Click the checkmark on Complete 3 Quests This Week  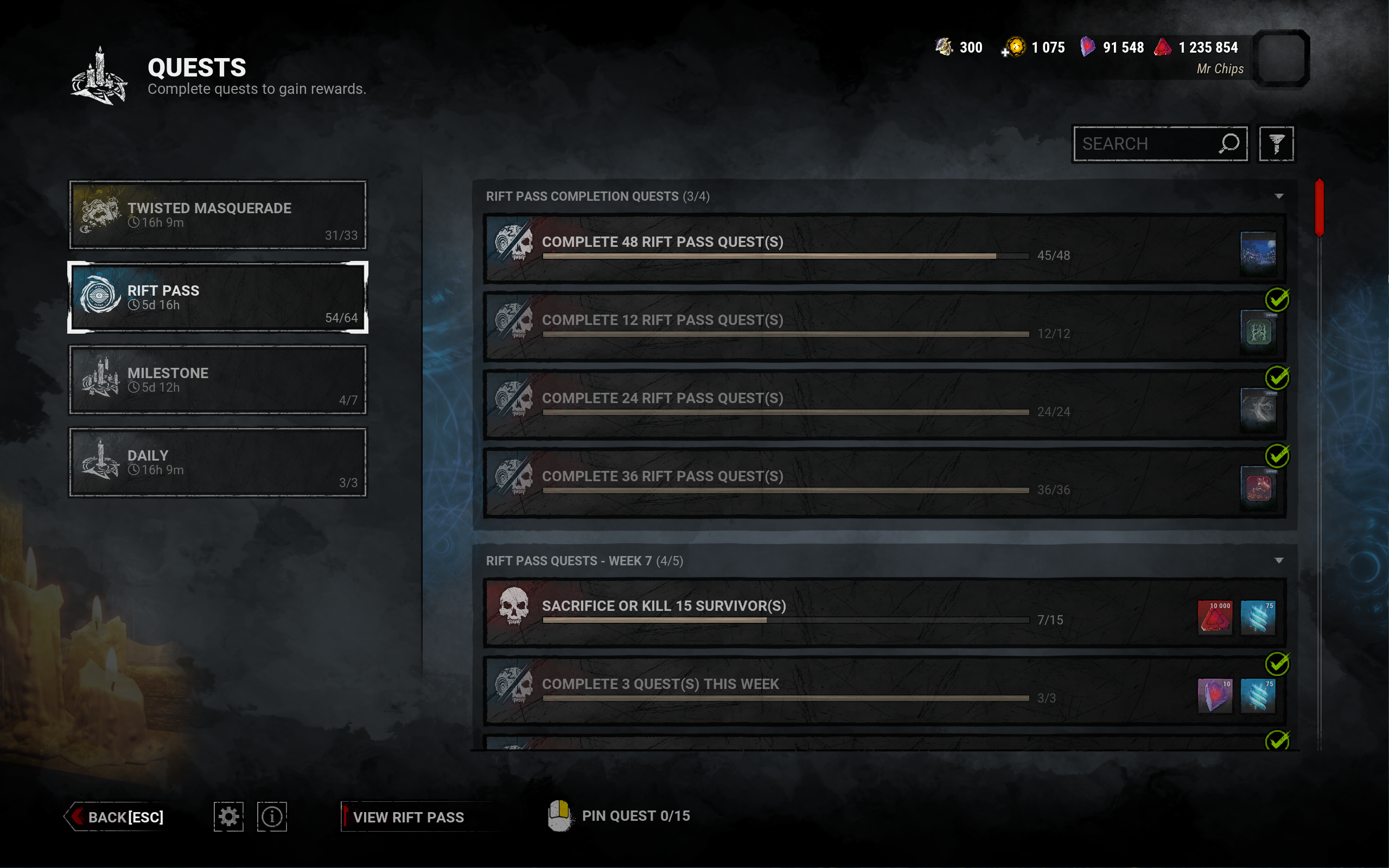[x=1277, y=663]
